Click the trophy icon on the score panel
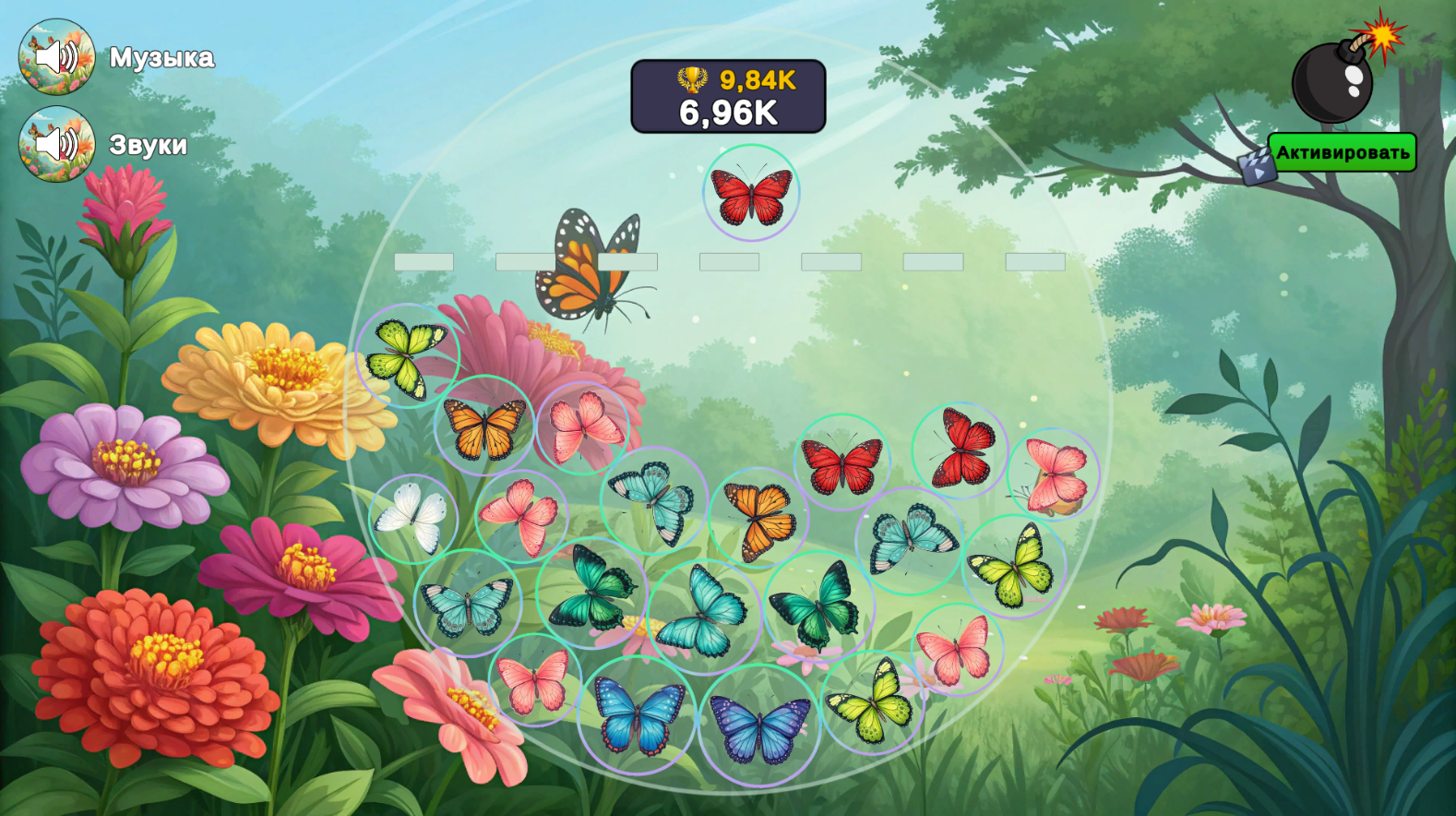Screen dimensions: 1456x816 (x=691, y=81)
